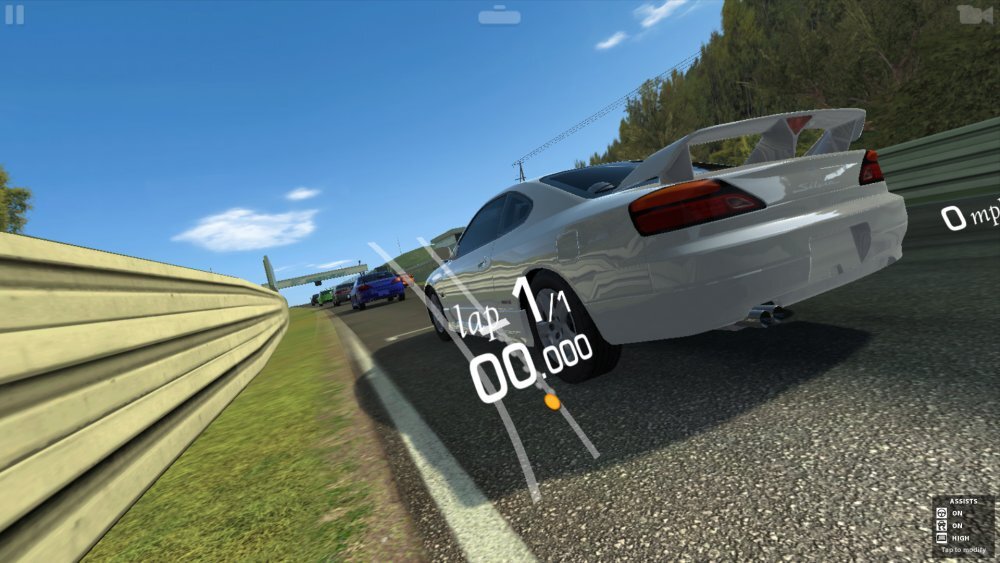1000x563 pixels.
Task: Pause the race with the pause icon
Action: coord(14,15)
